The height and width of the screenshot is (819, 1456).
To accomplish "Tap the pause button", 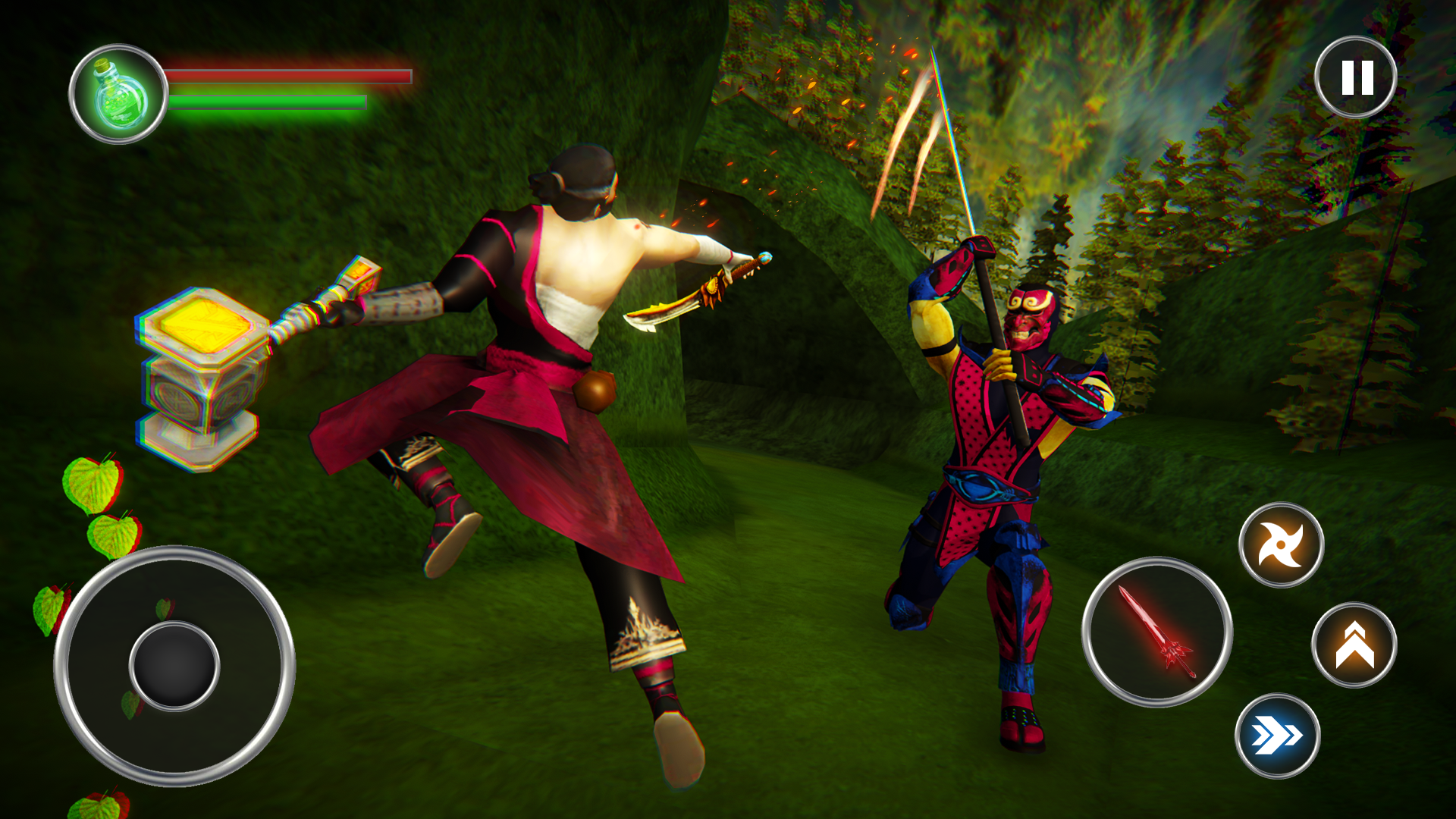I will (x=1357, y=77).
